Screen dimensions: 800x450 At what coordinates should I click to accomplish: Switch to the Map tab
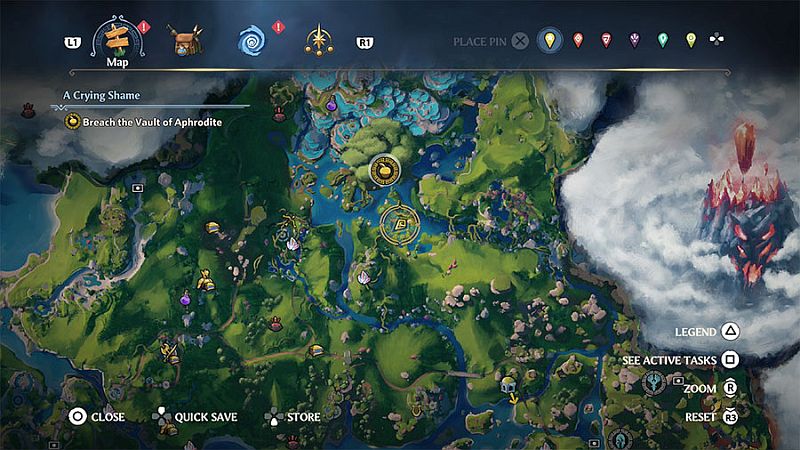point(118,41)
